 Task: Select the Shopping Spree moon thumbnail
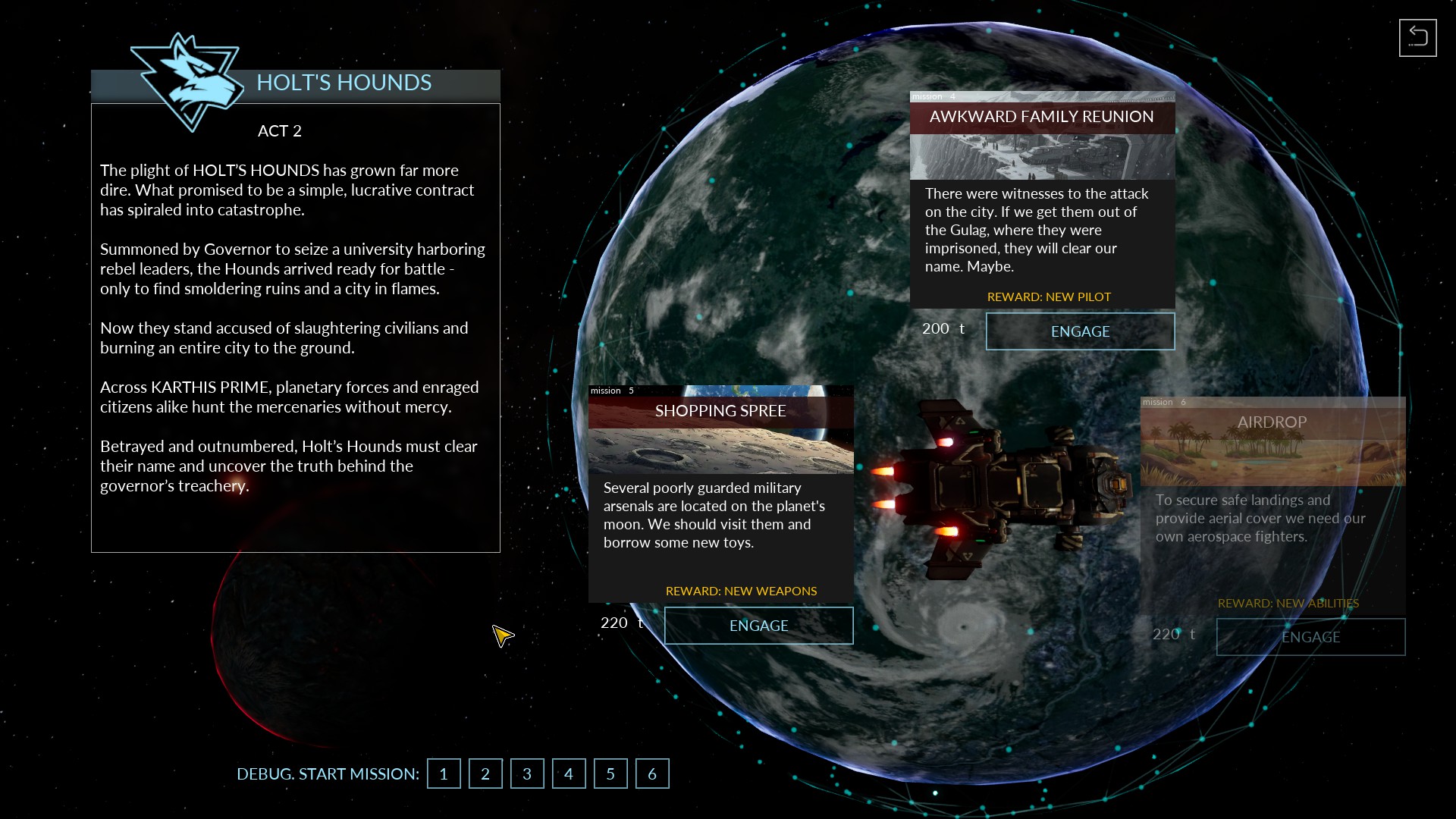click(720, 451)
